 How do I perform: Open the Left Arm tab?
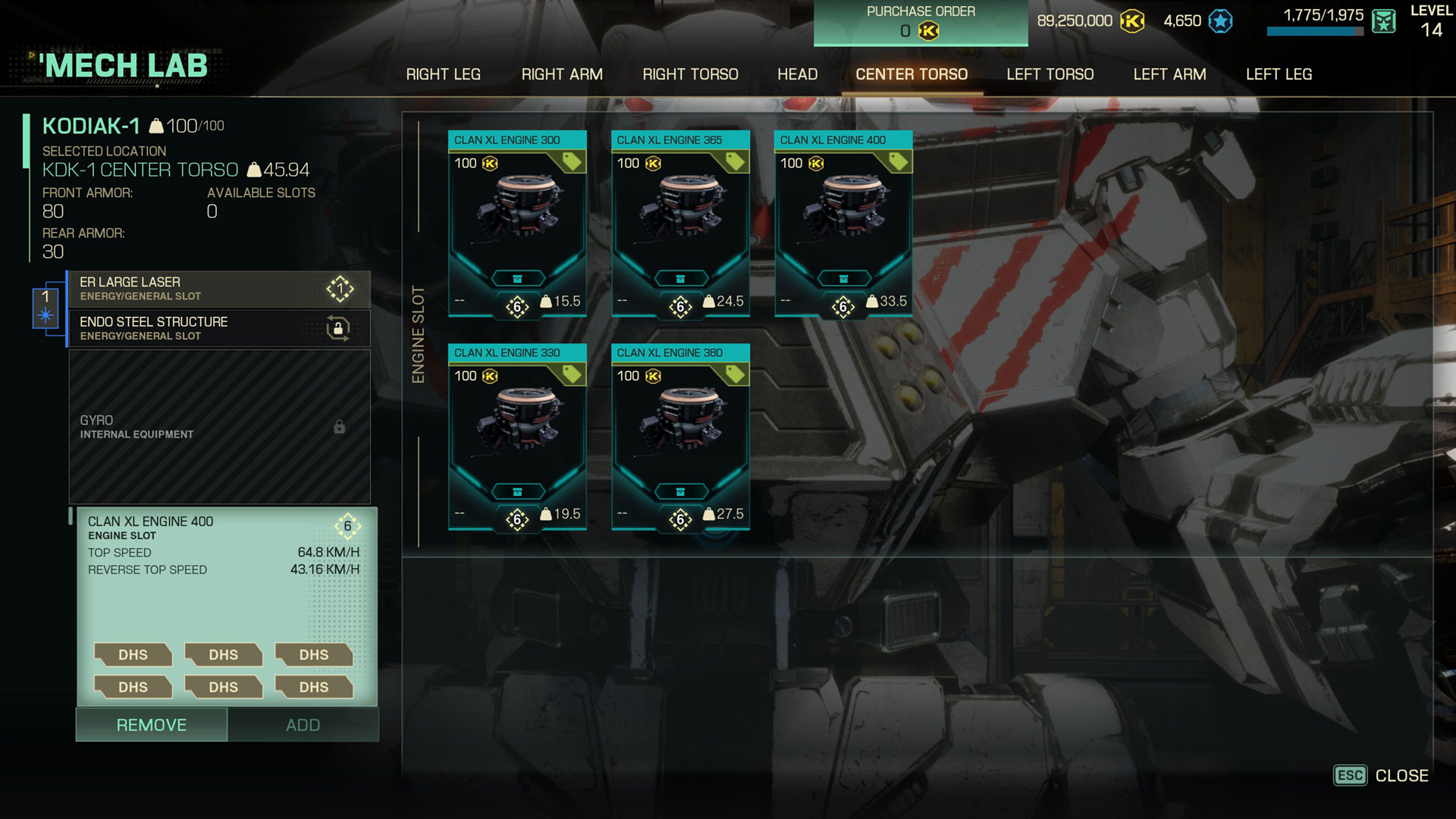pos(1169,74)
